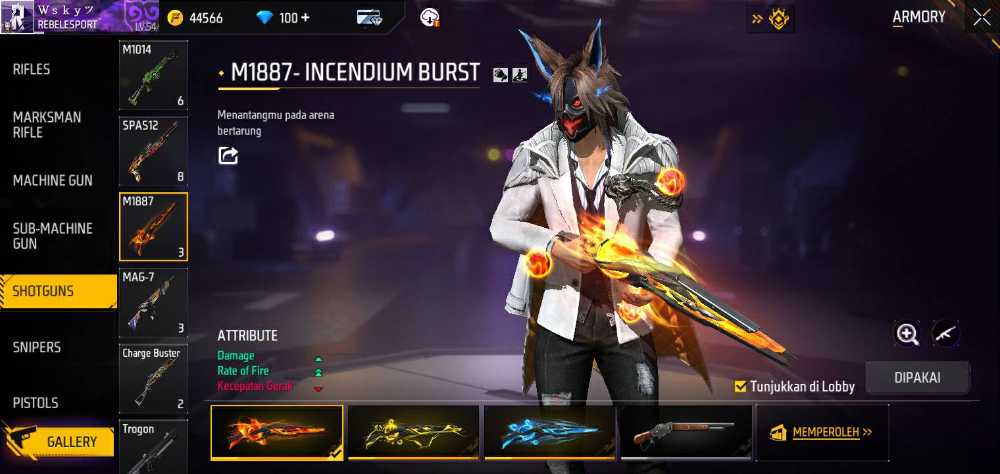Zoom in on weapon with magnifier
Image resolution: width=1000 pixels, height=474 pixels.
(907, 334)
